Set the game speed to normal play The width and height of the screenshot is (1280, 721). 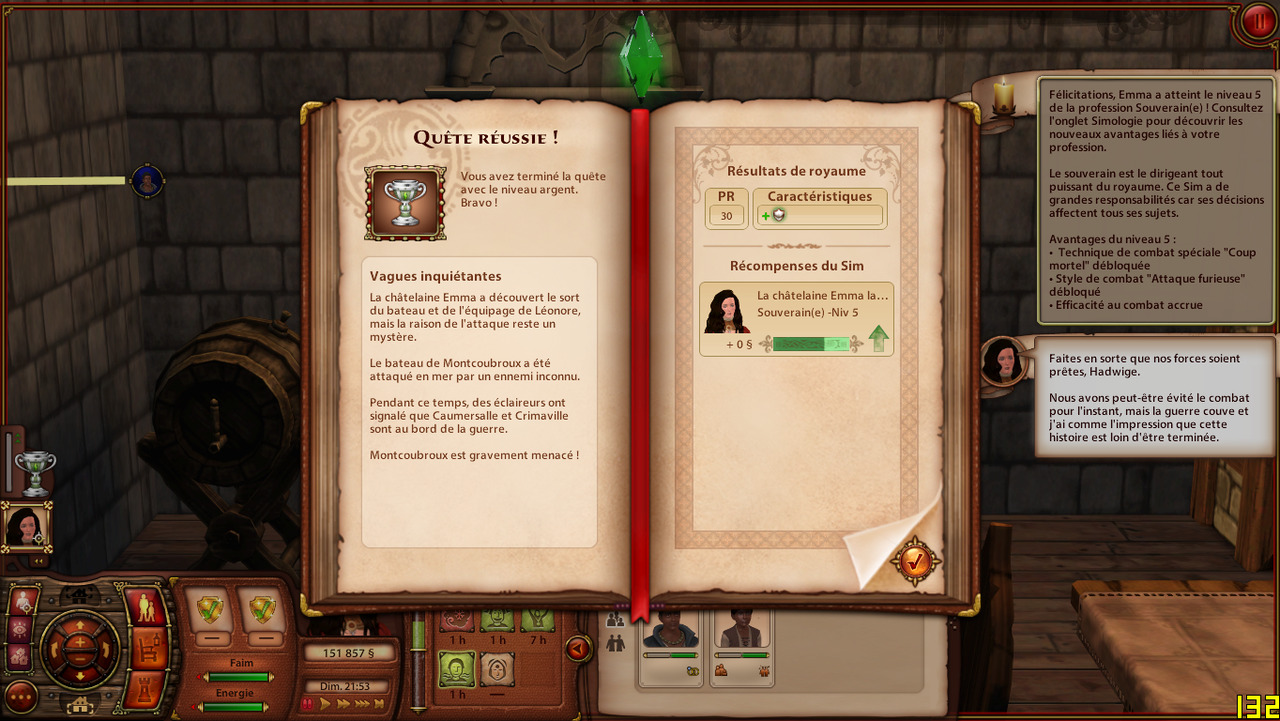[x=324, y=704]
